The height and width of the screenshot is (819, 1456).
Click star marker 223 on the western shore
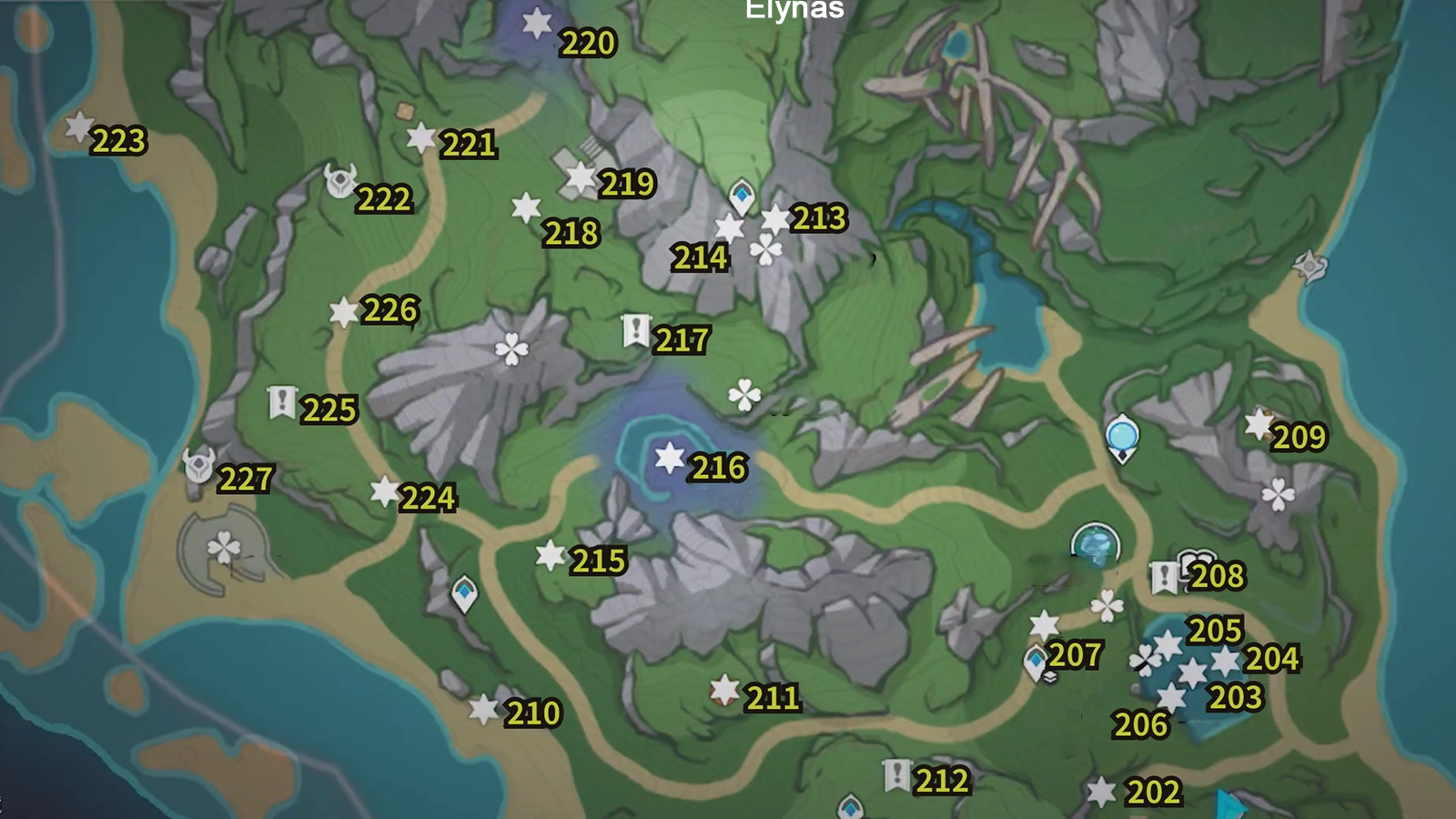tap(77, 126)
